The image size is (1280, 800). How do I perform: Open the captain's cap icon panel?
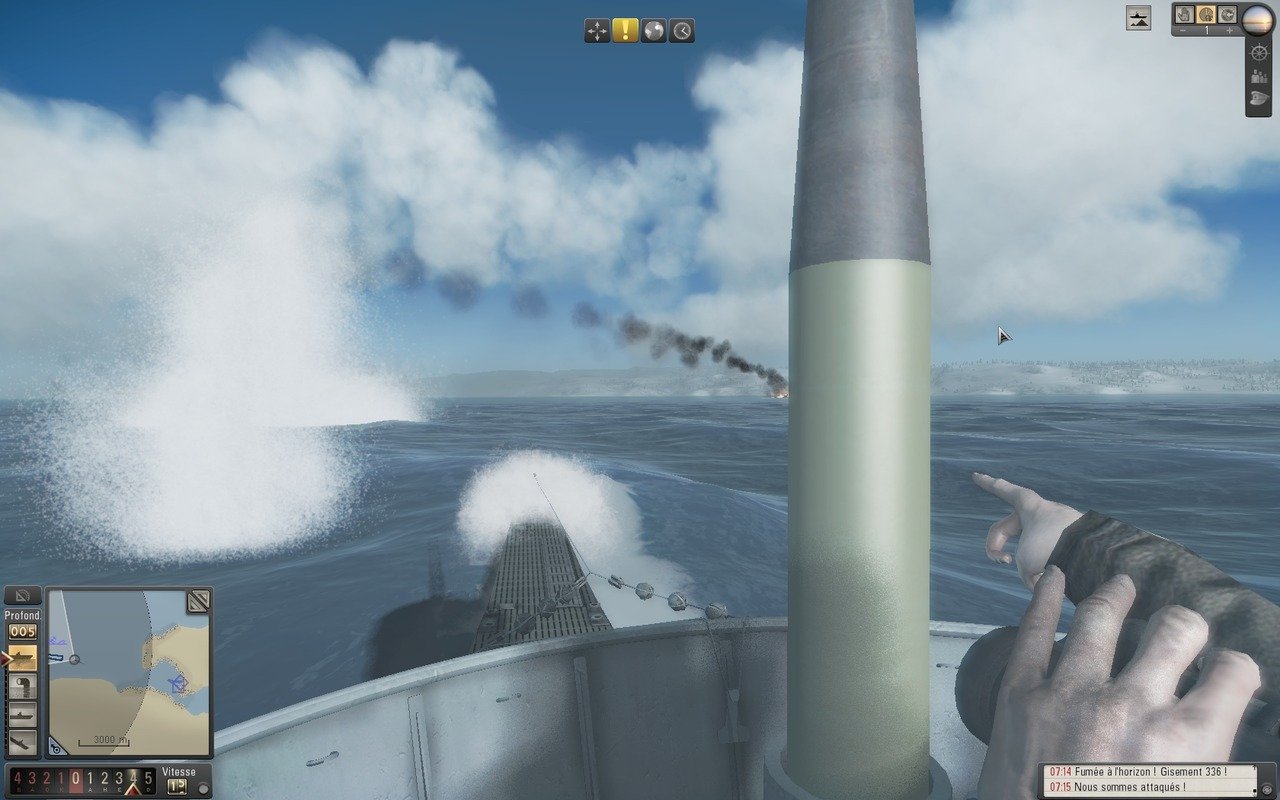(x=1258, y=99)
